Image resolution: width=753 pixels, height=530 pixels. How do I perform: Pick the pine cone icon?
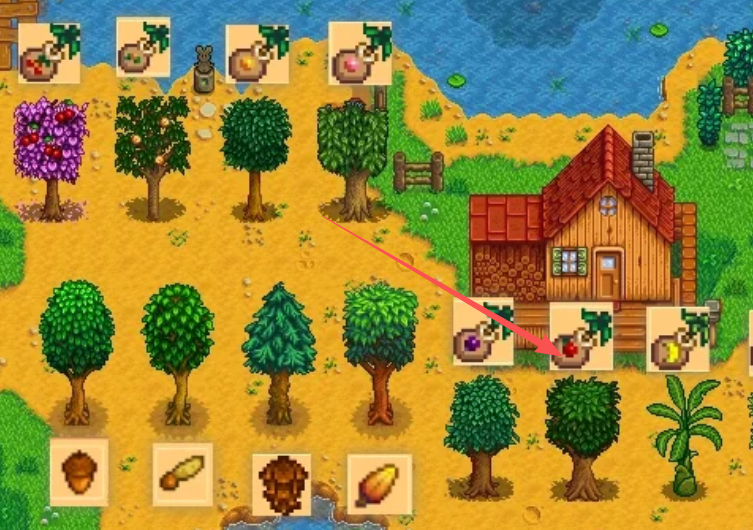coord(281,484)
